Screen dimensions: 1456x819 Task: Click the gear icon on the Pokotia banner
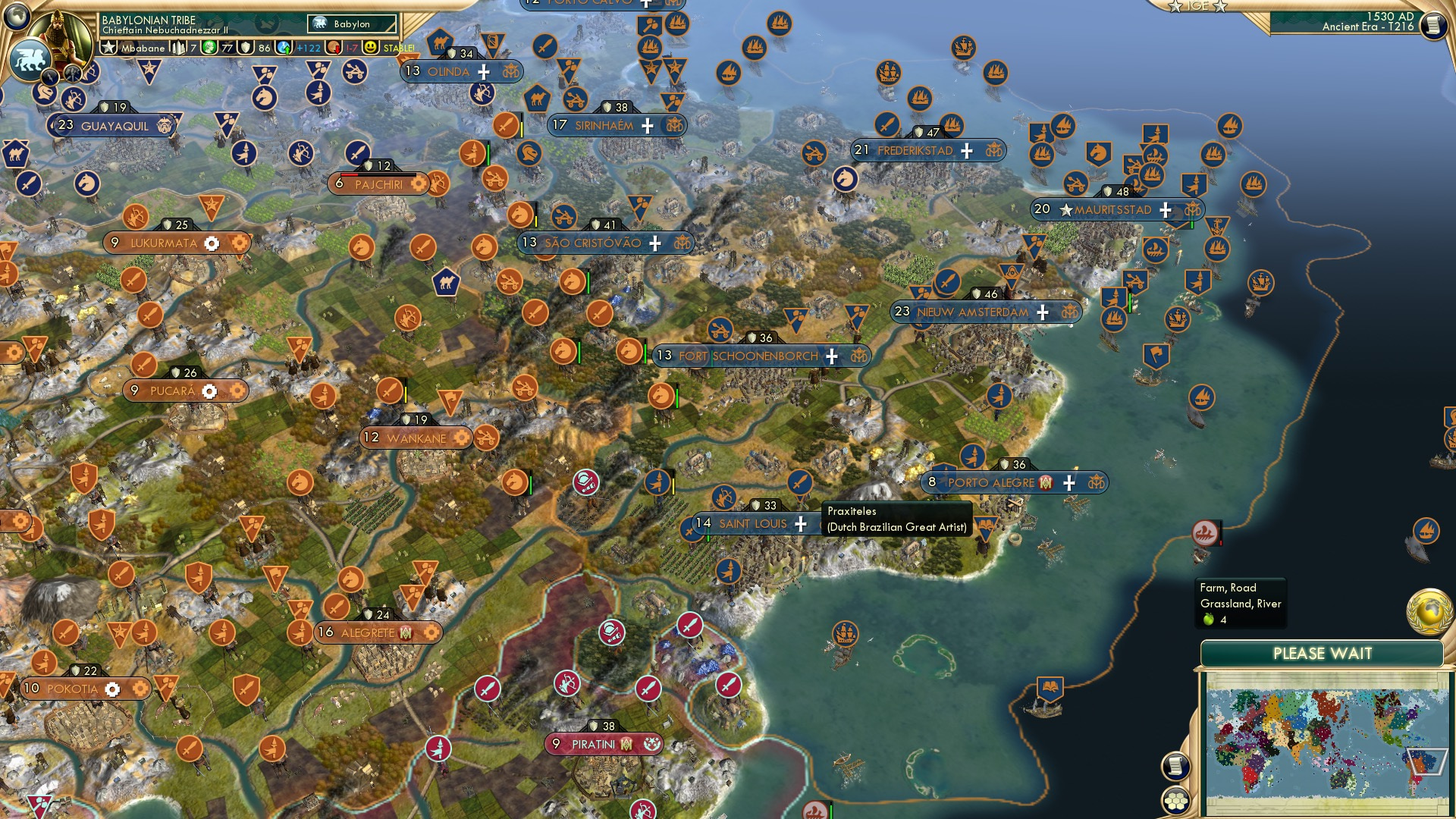[112, 689]
